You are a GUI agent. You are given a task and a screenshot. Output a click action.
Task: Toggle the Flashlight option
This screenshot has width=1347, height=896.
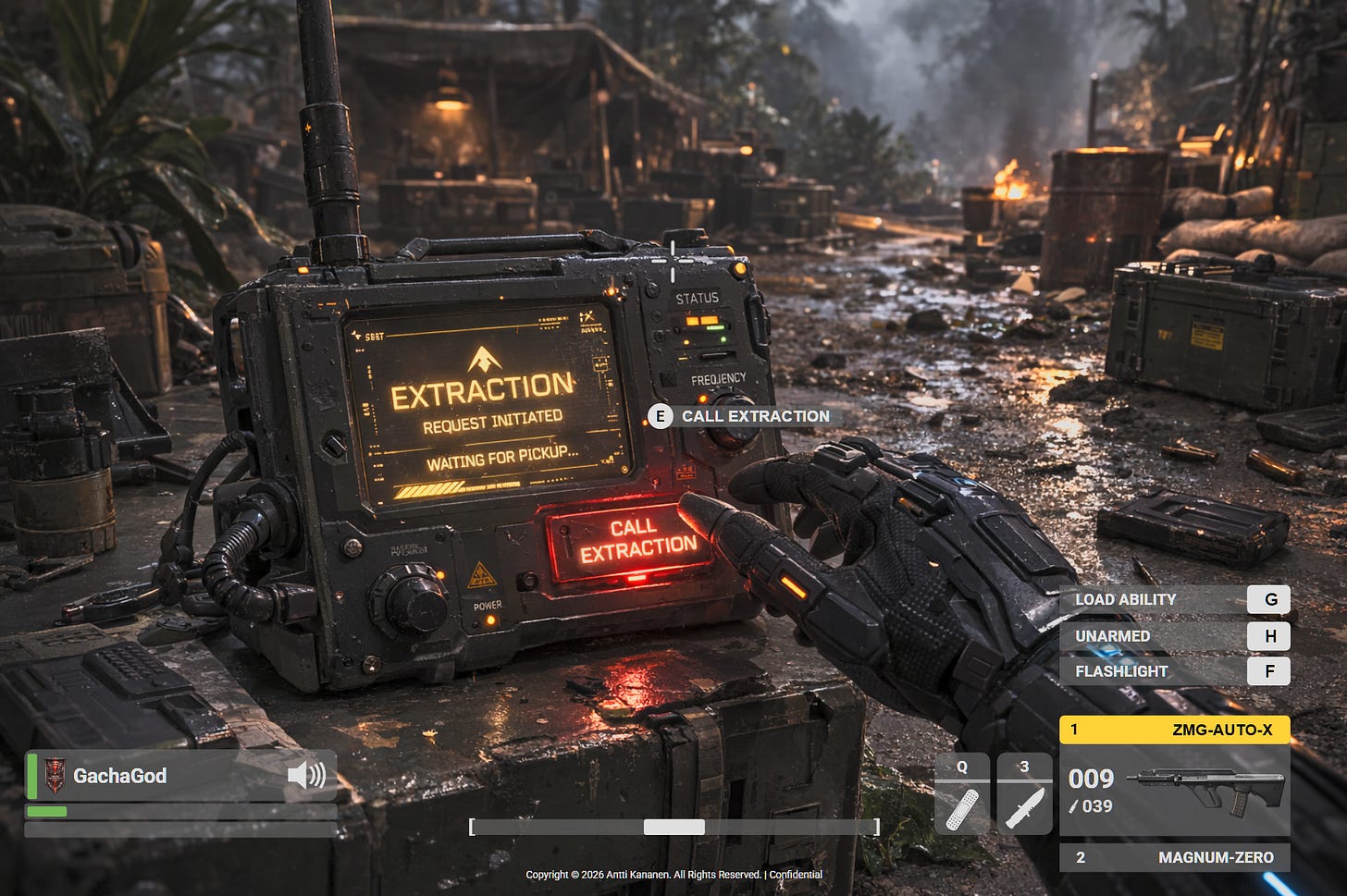pyautogui.click(x=1173, y=671)
